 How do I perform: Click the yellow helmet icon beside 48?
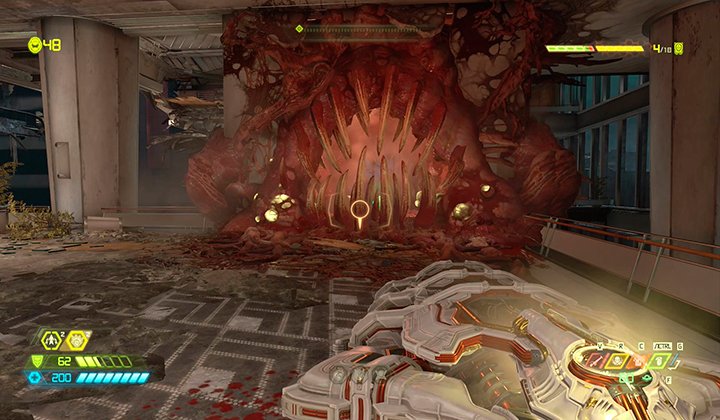35,44
